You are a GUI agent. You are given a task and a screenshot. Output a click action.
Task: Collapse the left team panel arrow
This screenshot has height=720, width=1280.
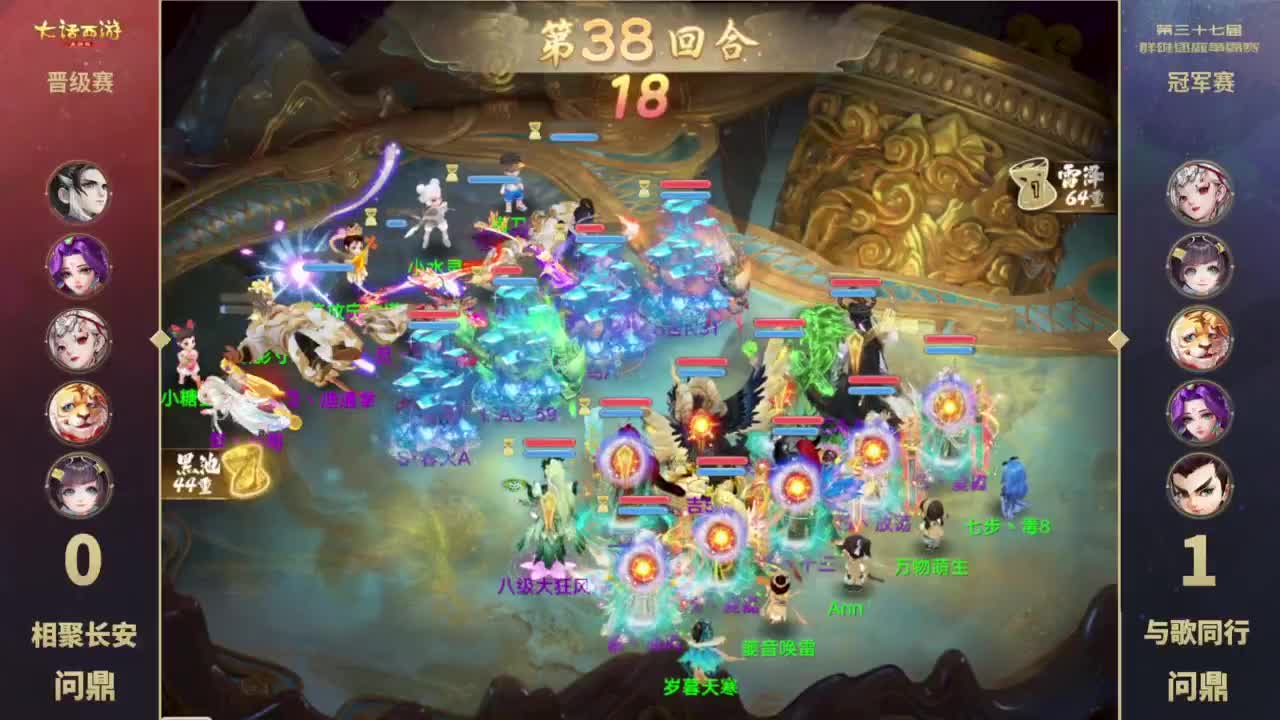click(158, 341)
